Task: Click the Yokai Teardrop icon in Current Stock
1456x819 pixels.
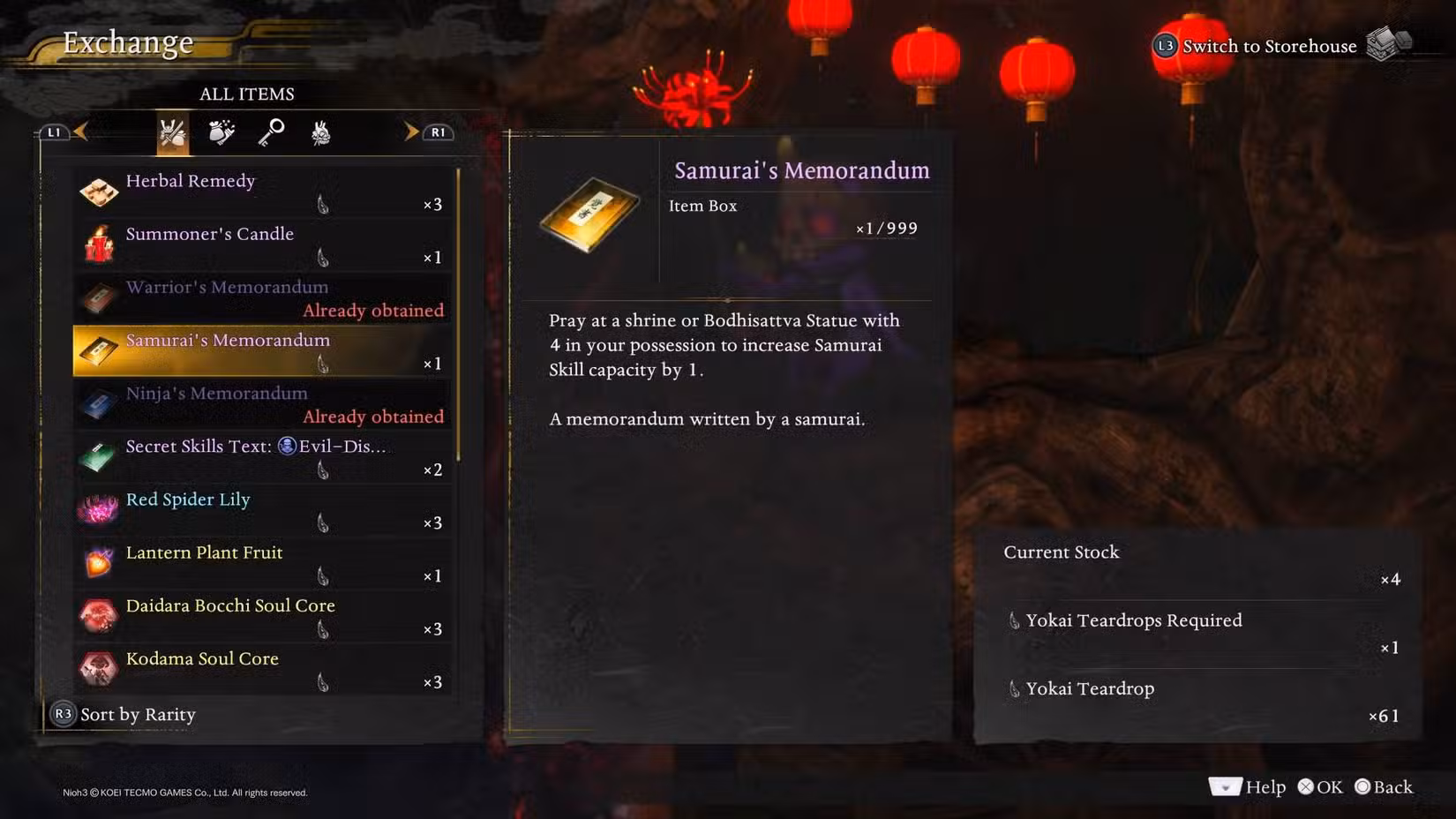Action: click(1015, 689)
